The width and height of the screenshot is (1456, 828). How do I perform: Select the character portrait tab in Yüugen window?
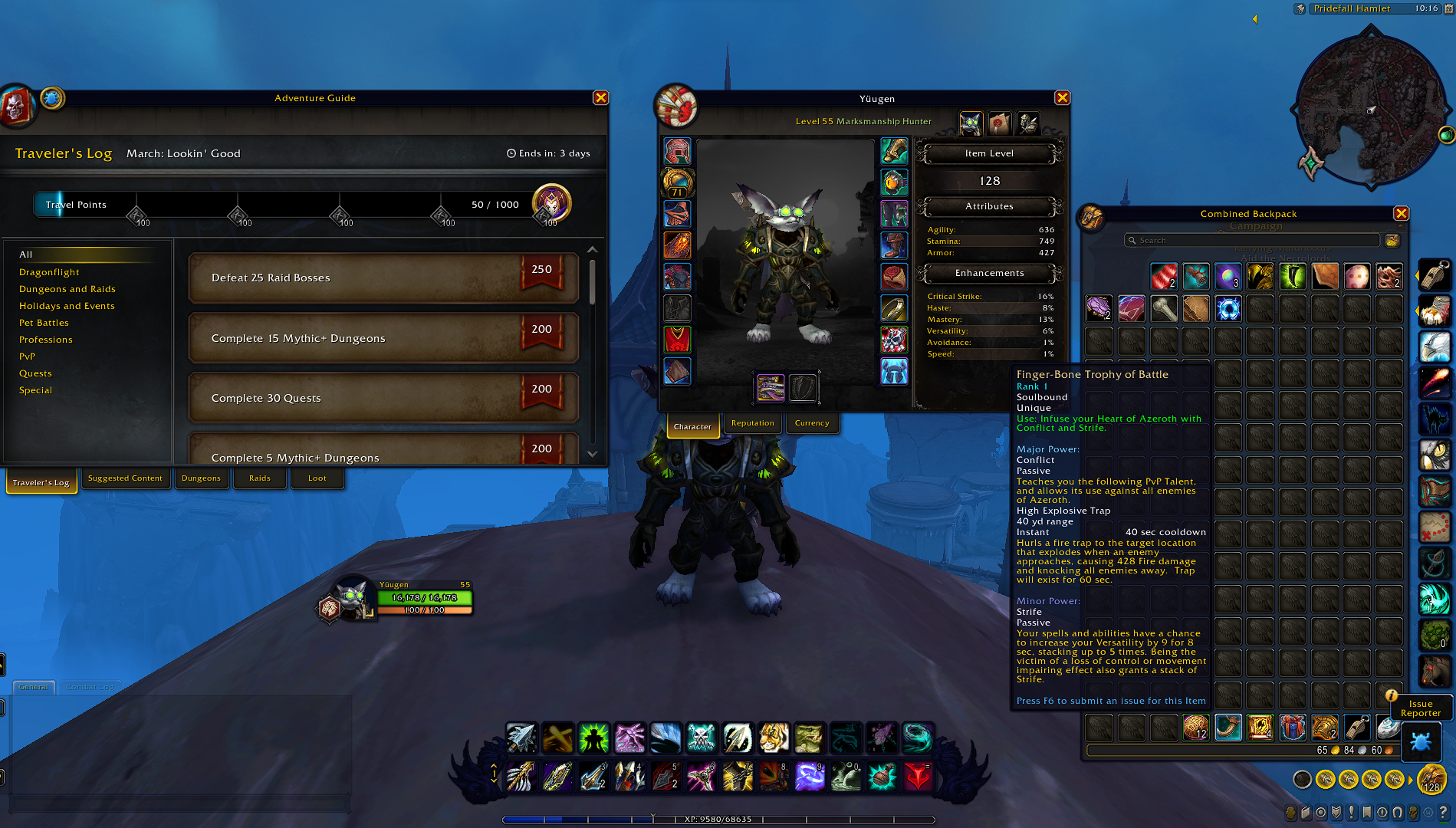(971, 123)
